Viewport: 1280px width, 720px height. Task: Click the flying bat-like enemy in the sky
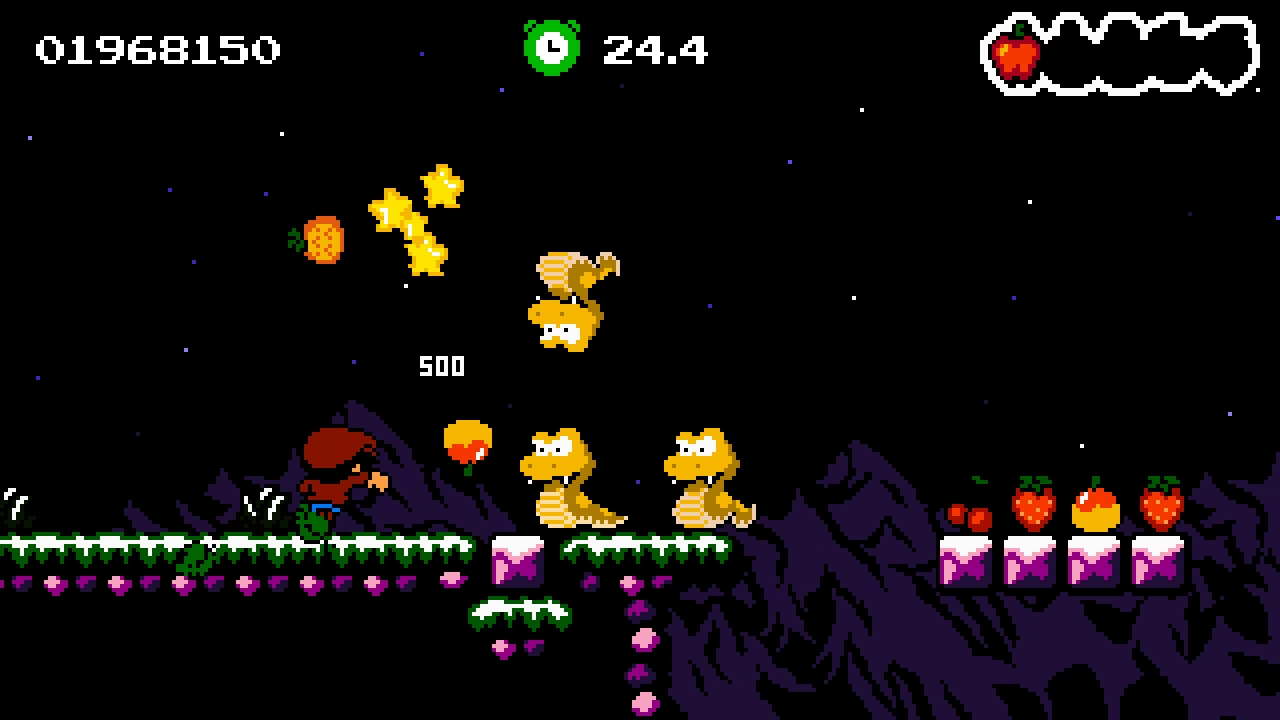click(x=572, y=300)
